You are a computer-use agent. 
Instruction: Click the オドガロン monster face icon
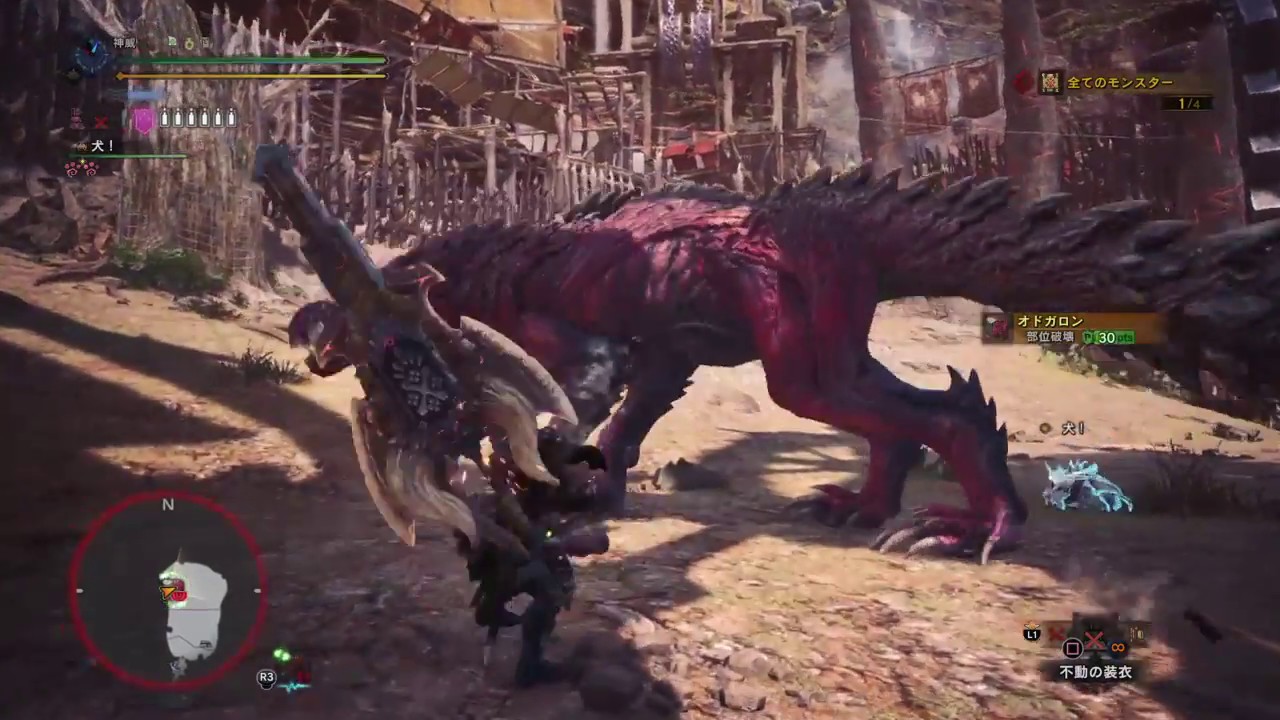[x=997, y=328]
